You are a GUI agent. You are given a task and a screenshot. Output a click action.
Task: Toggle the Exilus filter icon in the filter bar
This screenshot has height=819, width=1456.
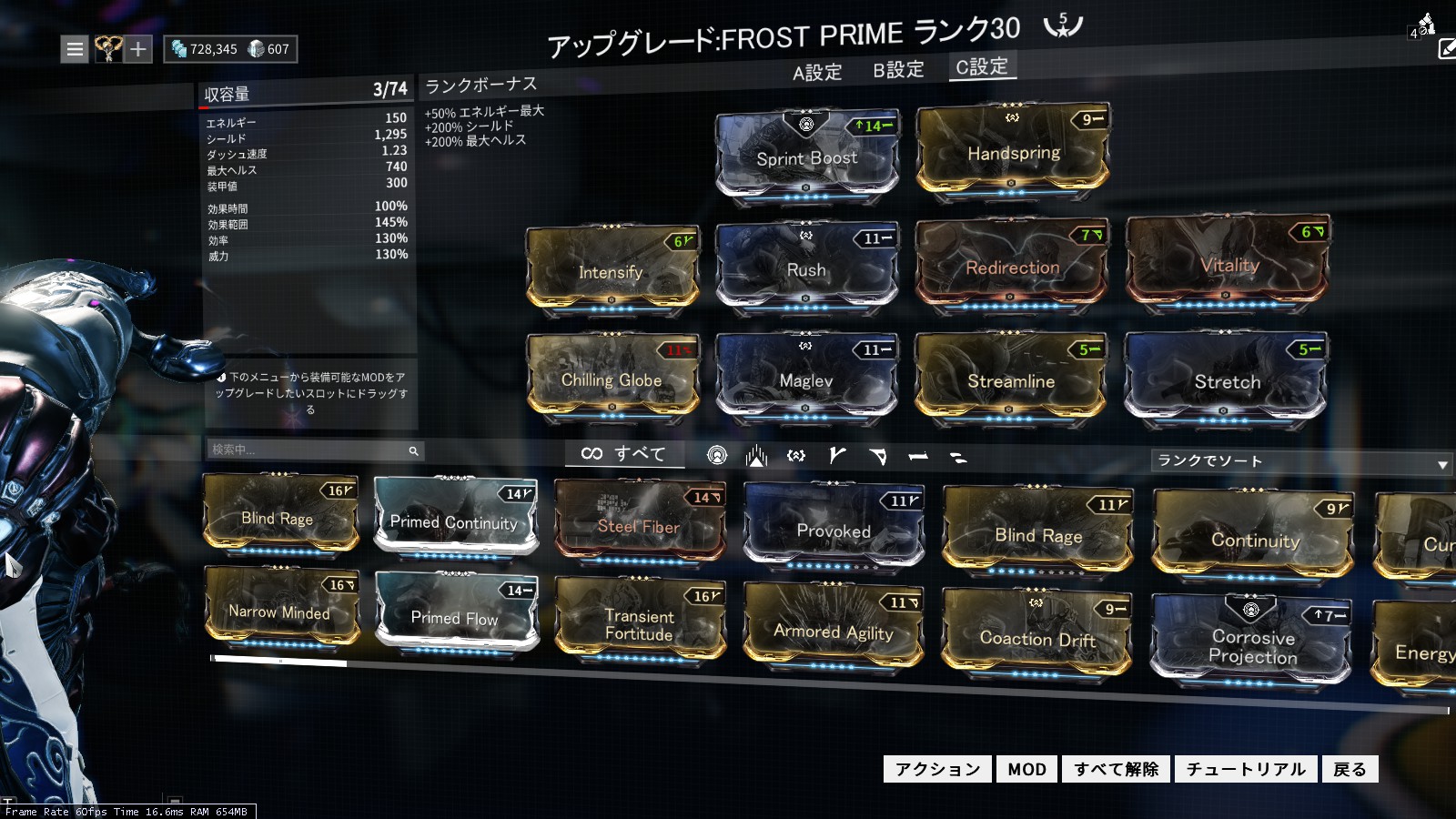point(757,454)
